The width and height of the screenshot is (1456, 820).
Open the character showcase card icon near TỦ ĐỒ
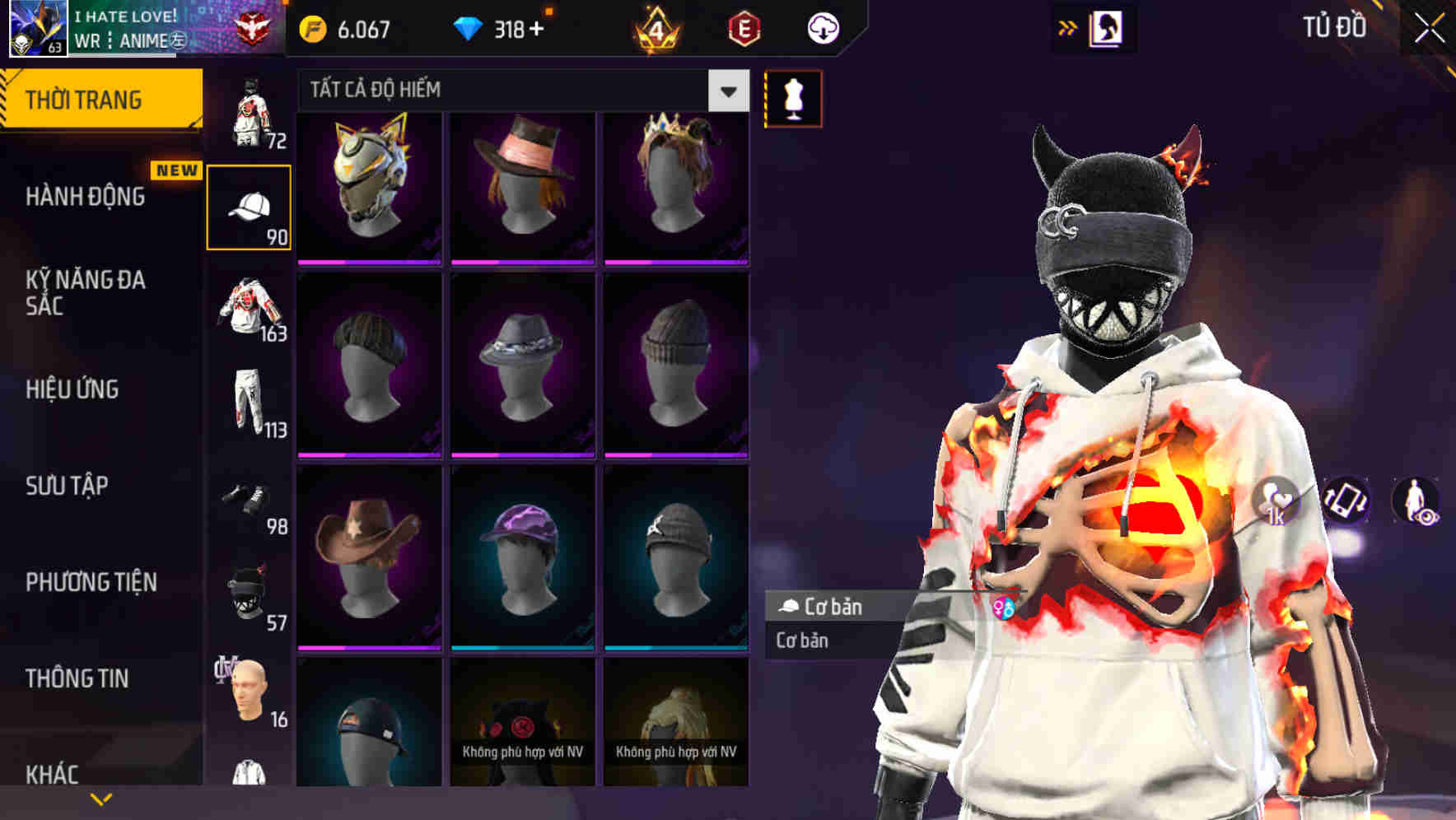[x=1107, y=27]
